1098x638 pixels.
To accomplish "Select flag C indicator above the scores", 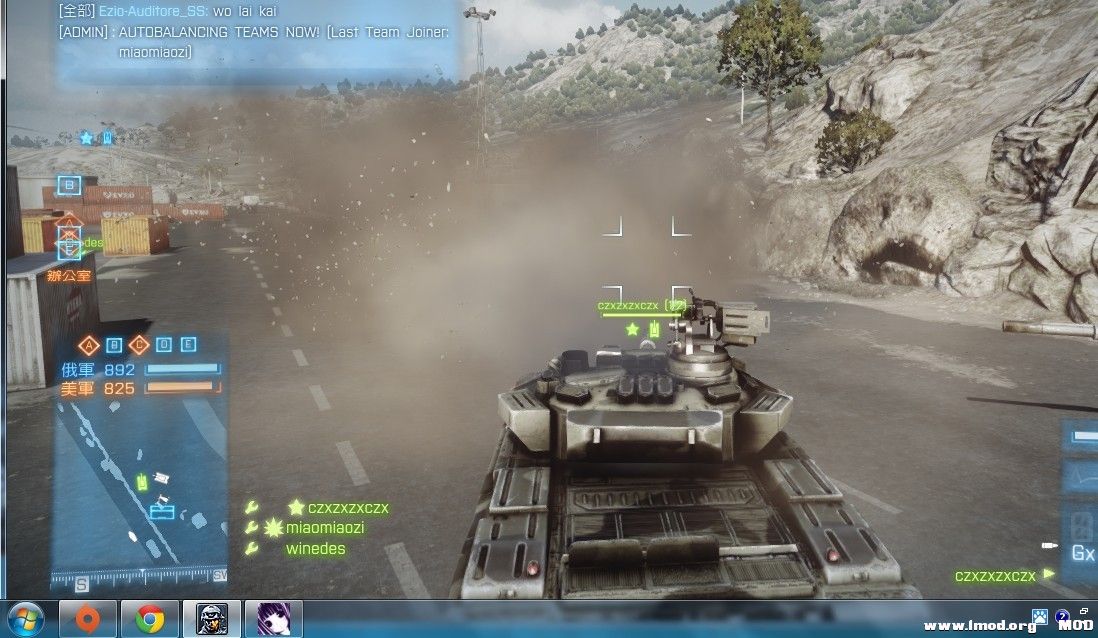I will (139, 346).
